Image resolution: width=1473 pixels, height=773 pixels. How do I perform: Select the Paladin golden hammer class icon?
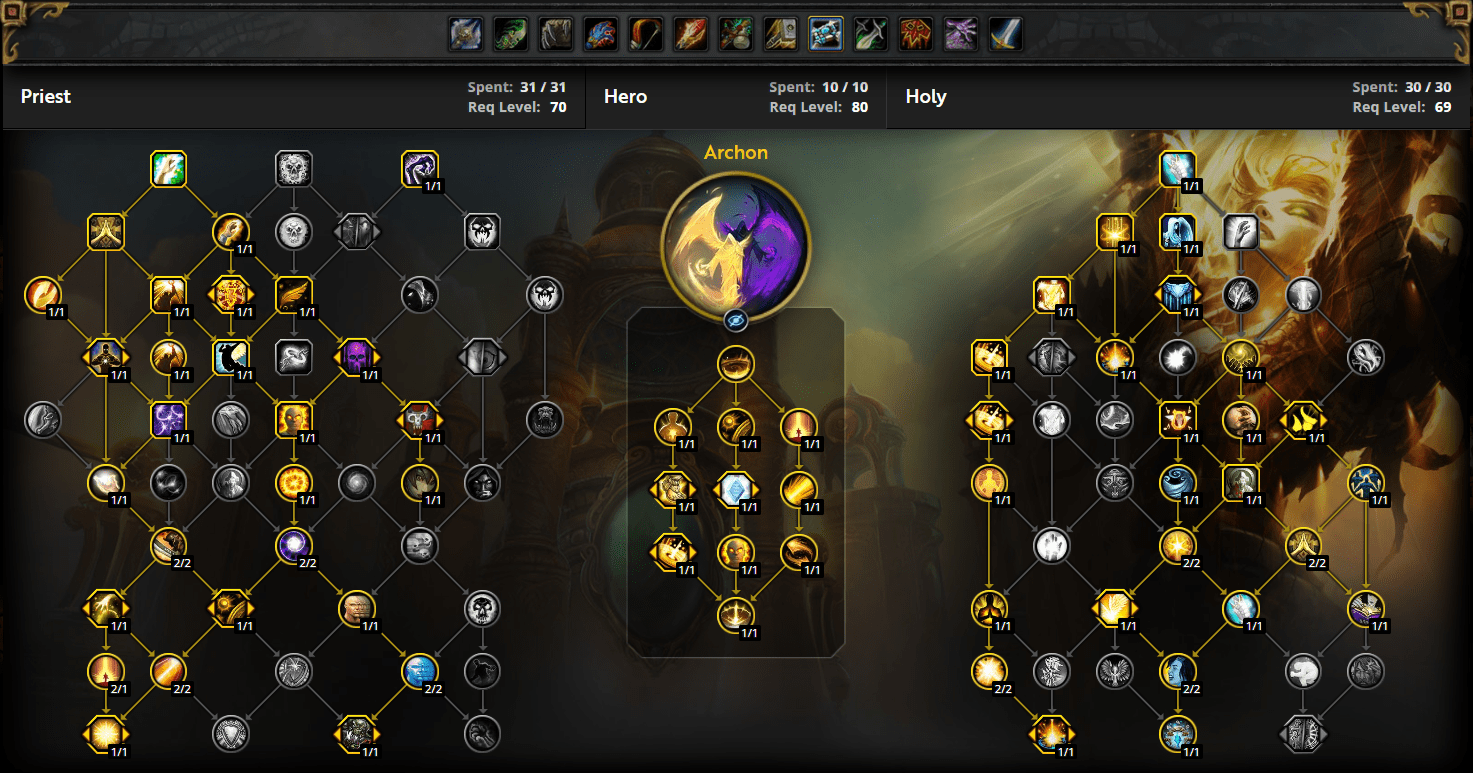coord(780,35)
